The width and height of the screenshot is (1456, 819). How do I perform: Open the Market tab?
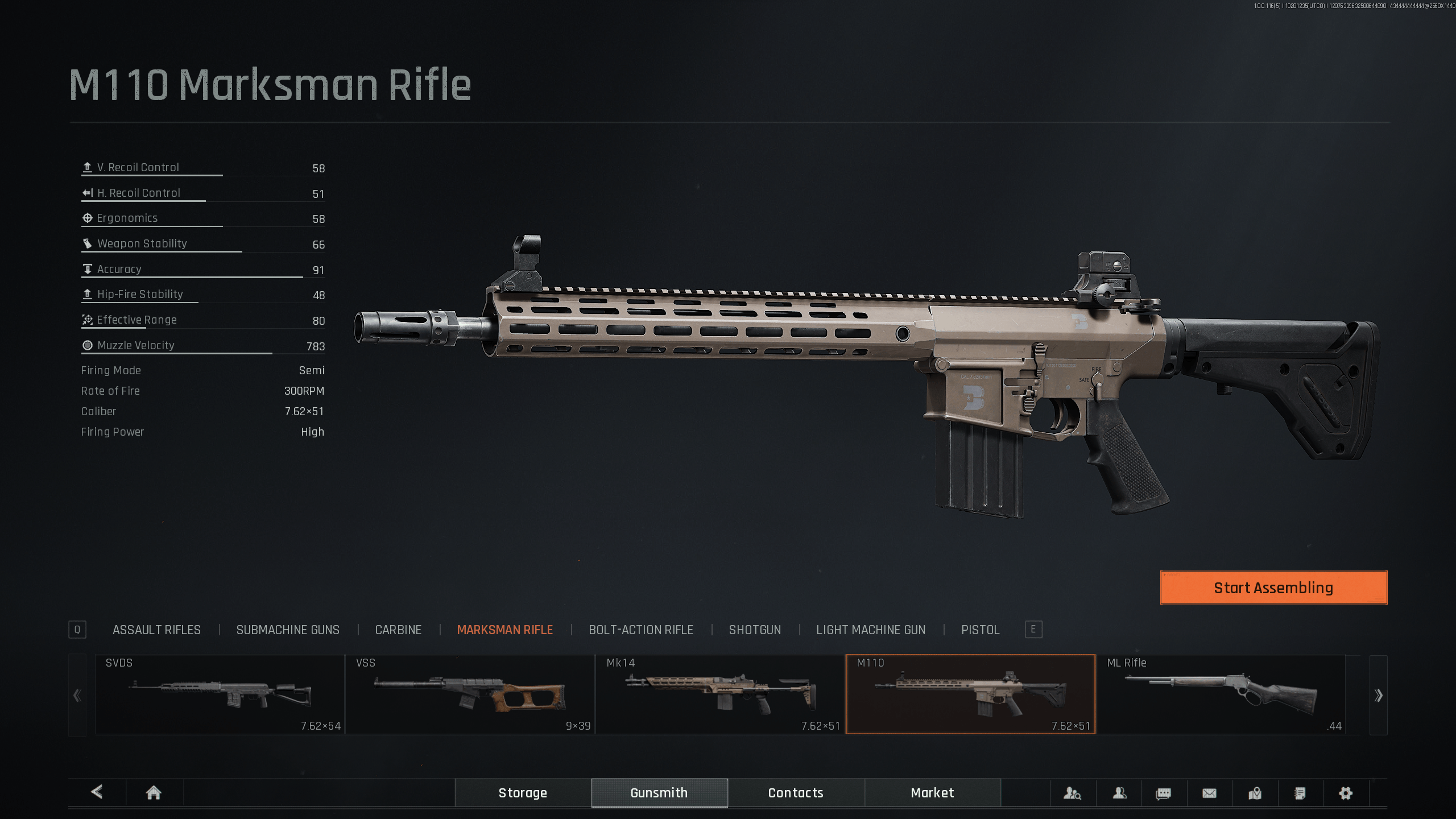(932, 793)
